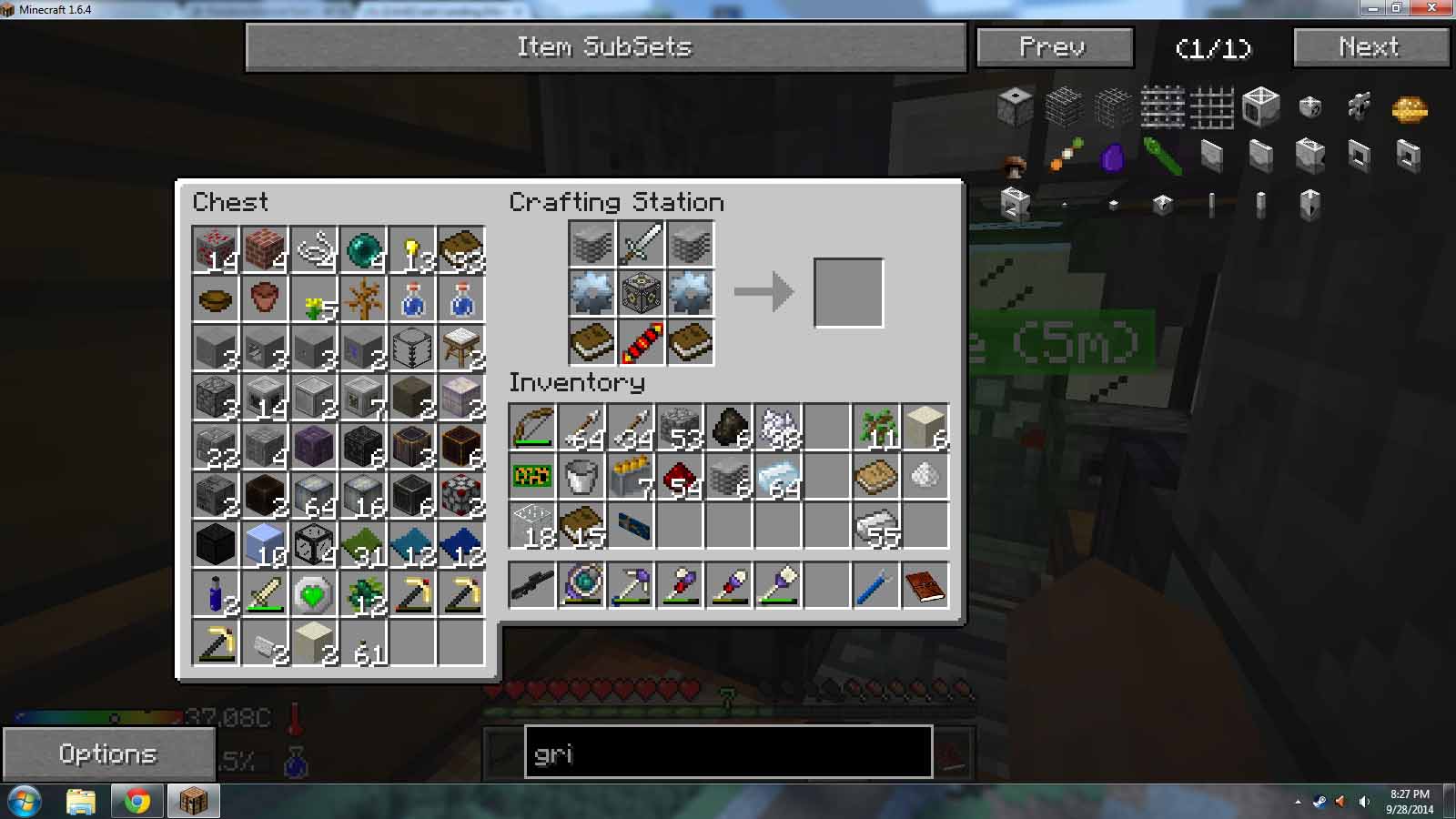Open the Options button

[108, 753]
